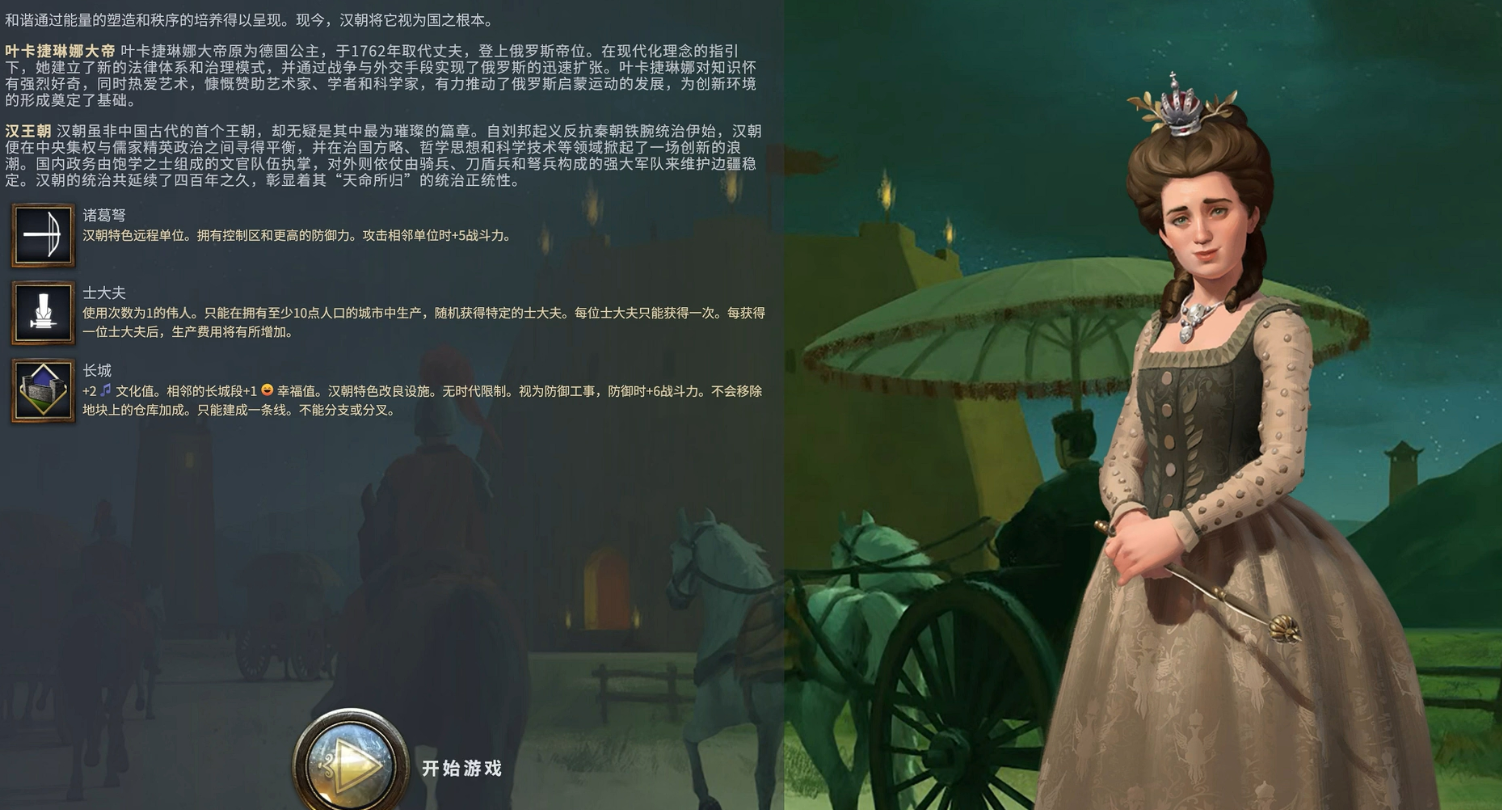Click the 开始游戏 label
This screenshot has height=810, width=1502.
(461, 769)
